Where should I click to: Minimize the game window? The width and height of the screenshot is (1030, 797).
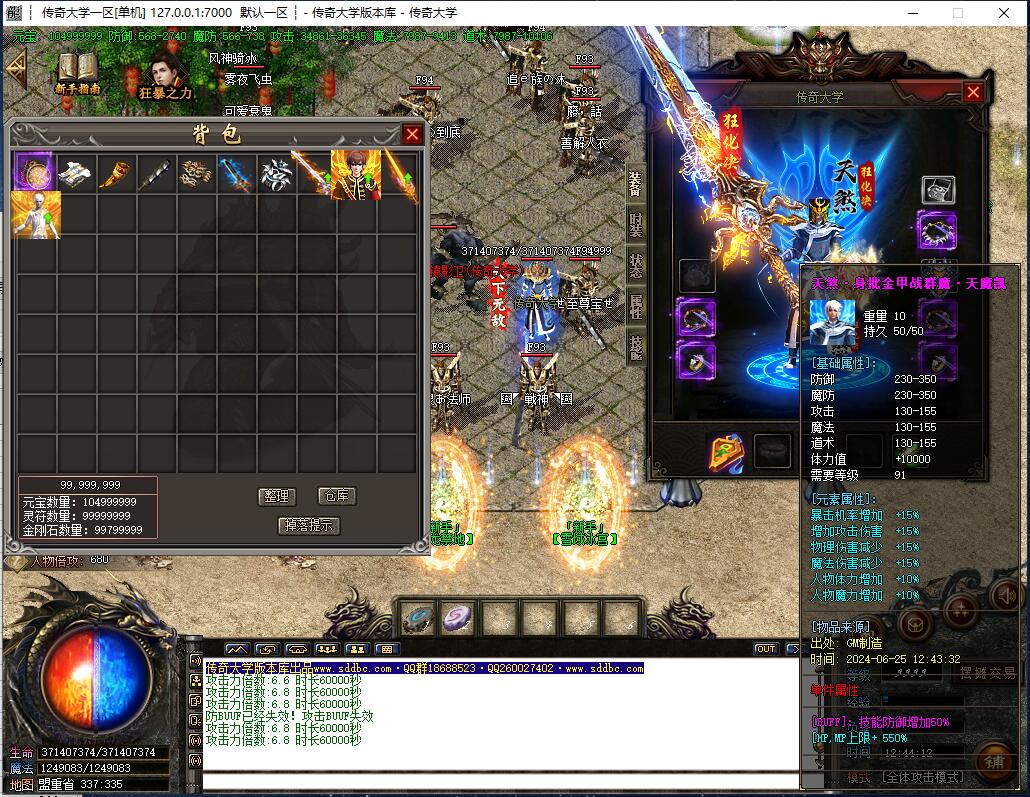(911, 13)
